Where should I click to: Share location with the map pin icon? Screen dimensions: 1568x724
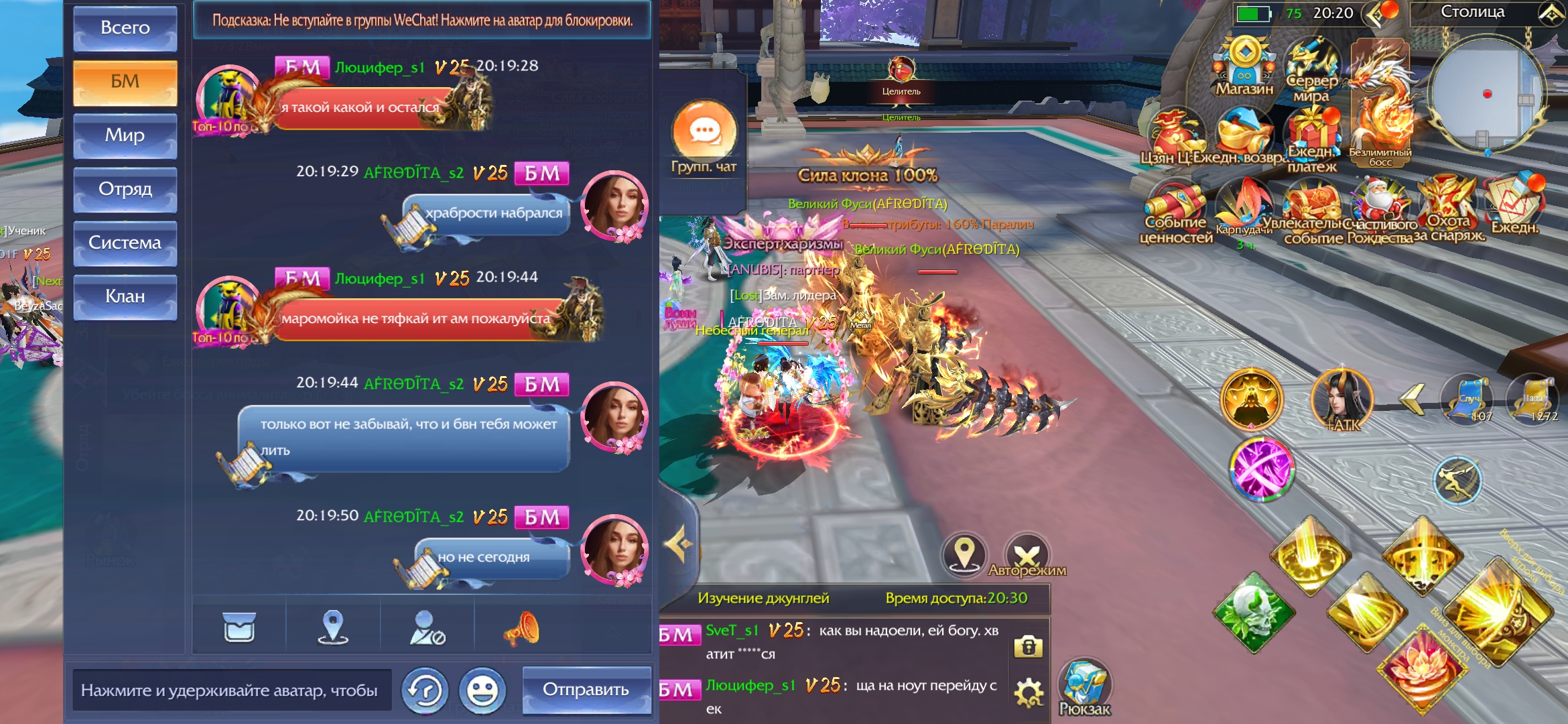point(333,628)
